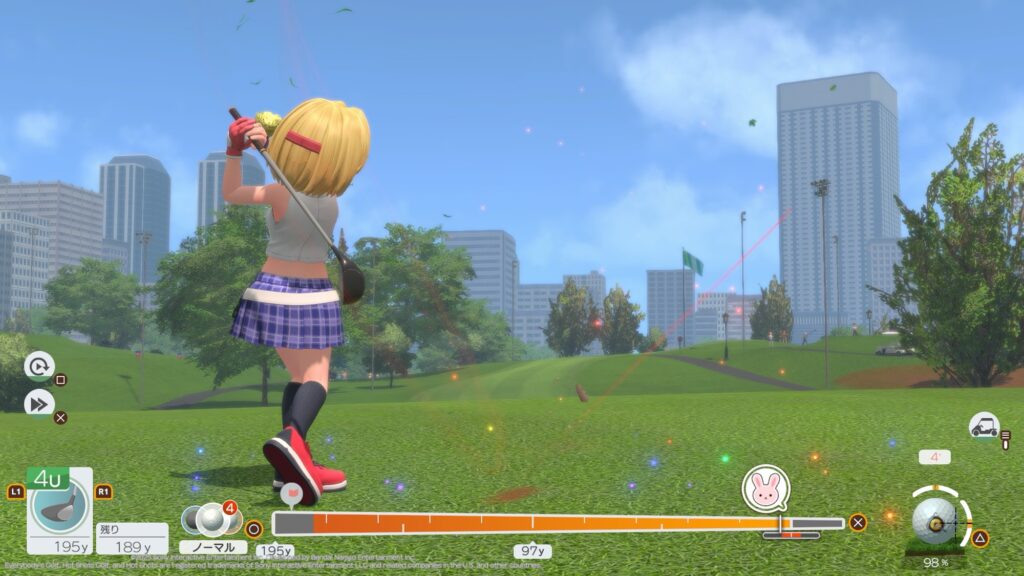Screen dimensions: 1024x576
Task: Choose the ノーマル ball type selector
Action: coord(212,547)
